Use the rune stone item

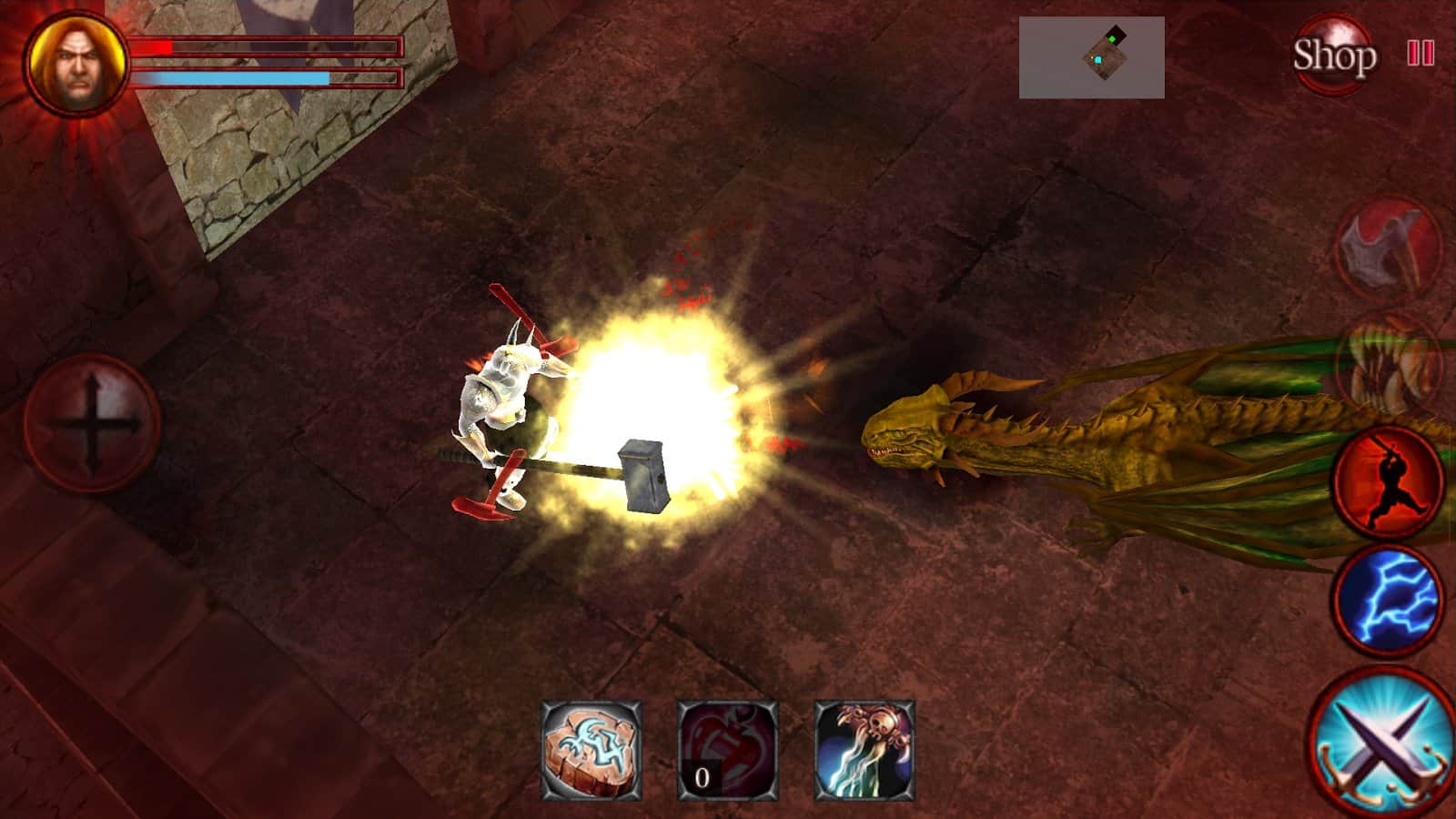pos(591,751)
